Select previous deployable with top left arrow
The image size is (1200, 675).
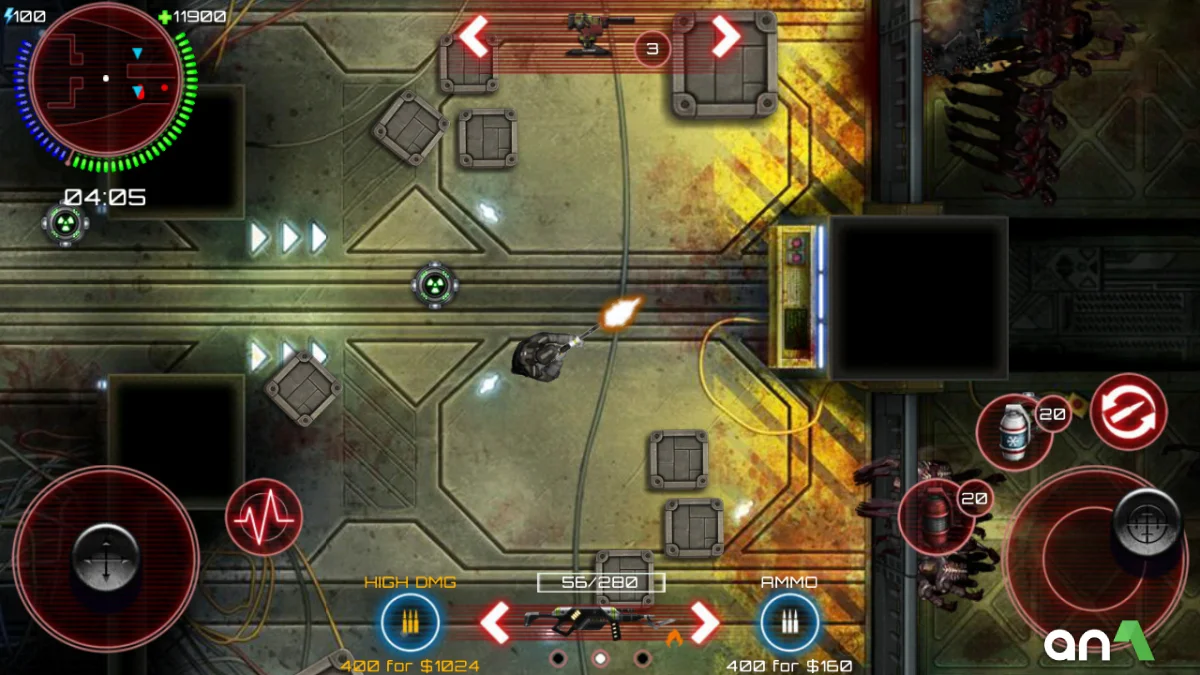pos(474,37)
